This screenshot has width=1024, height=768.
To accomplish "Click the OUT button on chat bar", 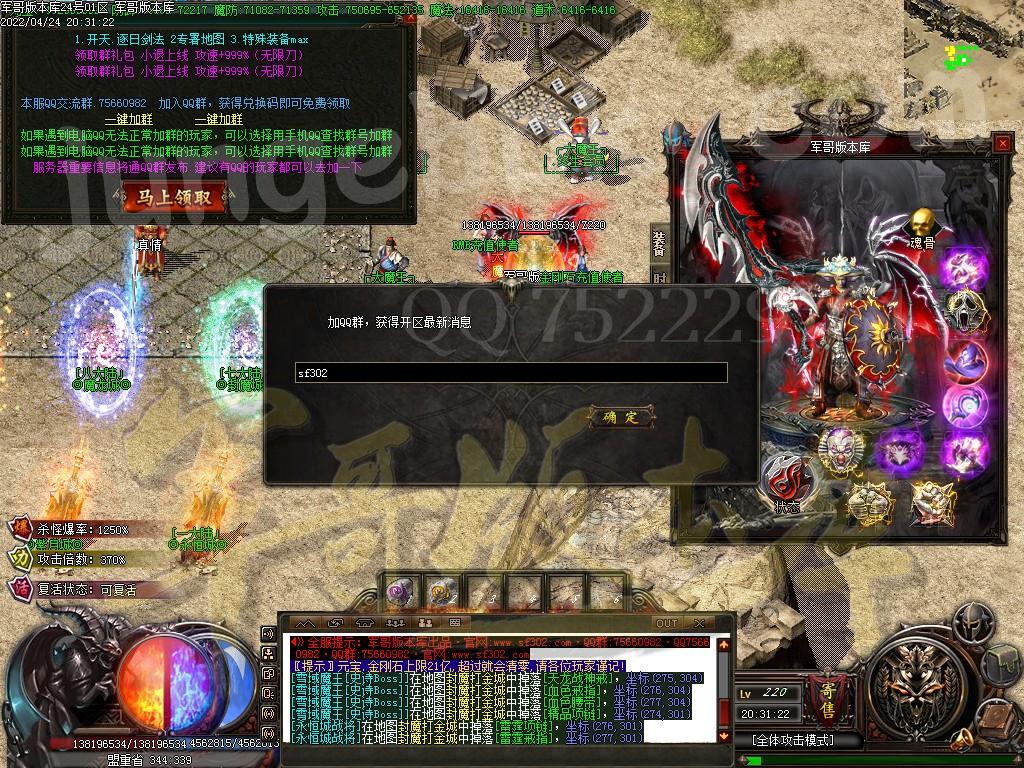I will [x=666, y=624].
